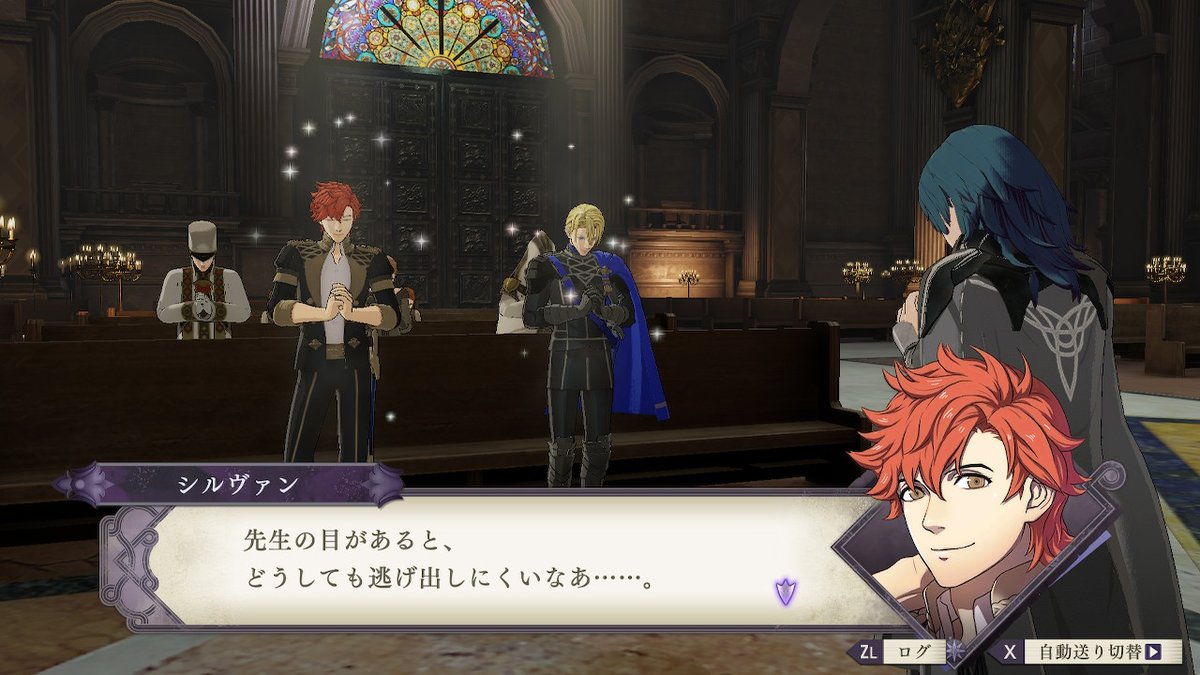1200x675 pixels.
Task: Toggle the 自動送り切替 auto-advance option
Action: coord(1092,652)
